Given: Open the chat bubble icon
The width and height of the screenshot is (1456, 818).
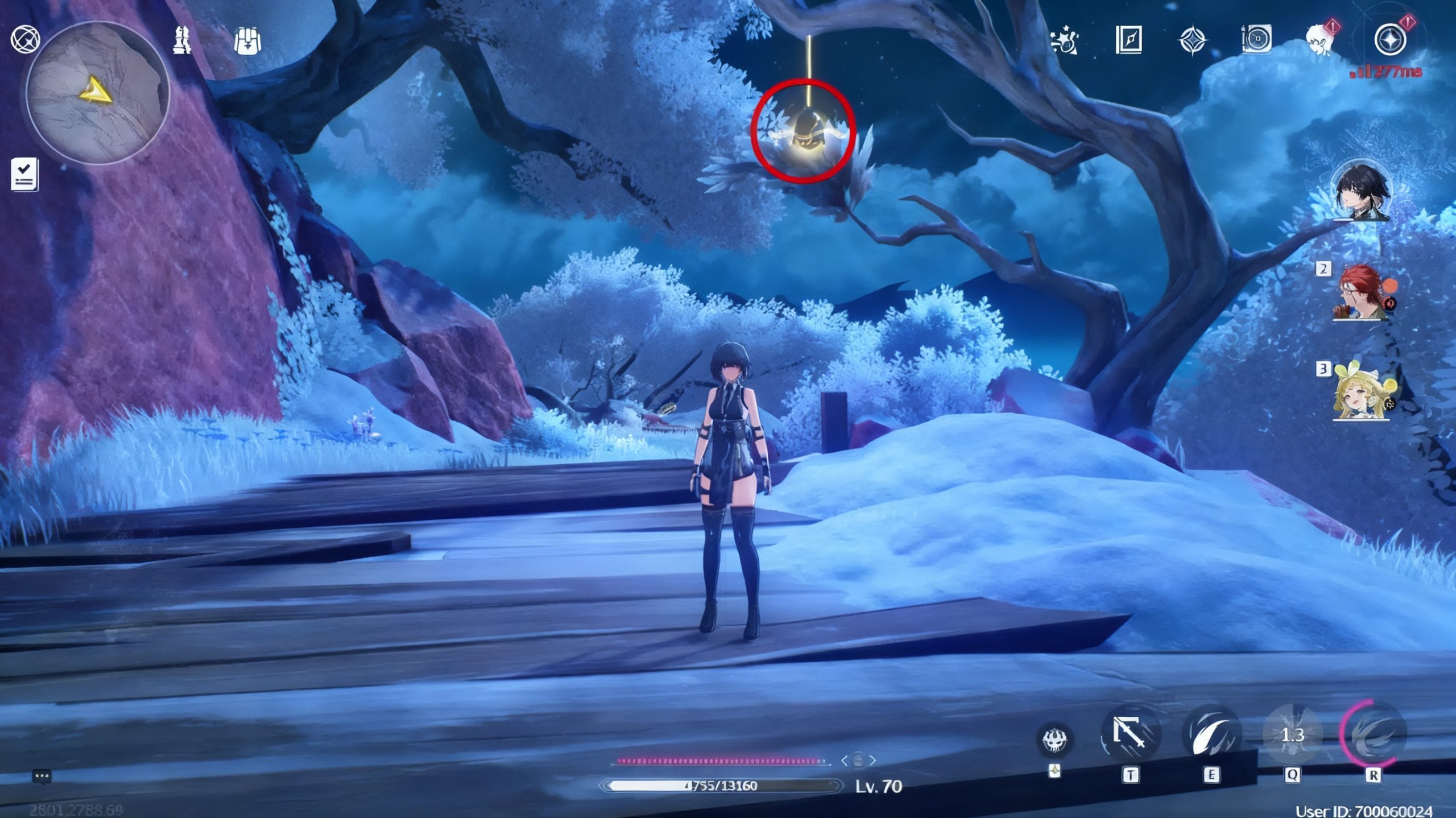Looking at the screenshot, I should (42, 776).
